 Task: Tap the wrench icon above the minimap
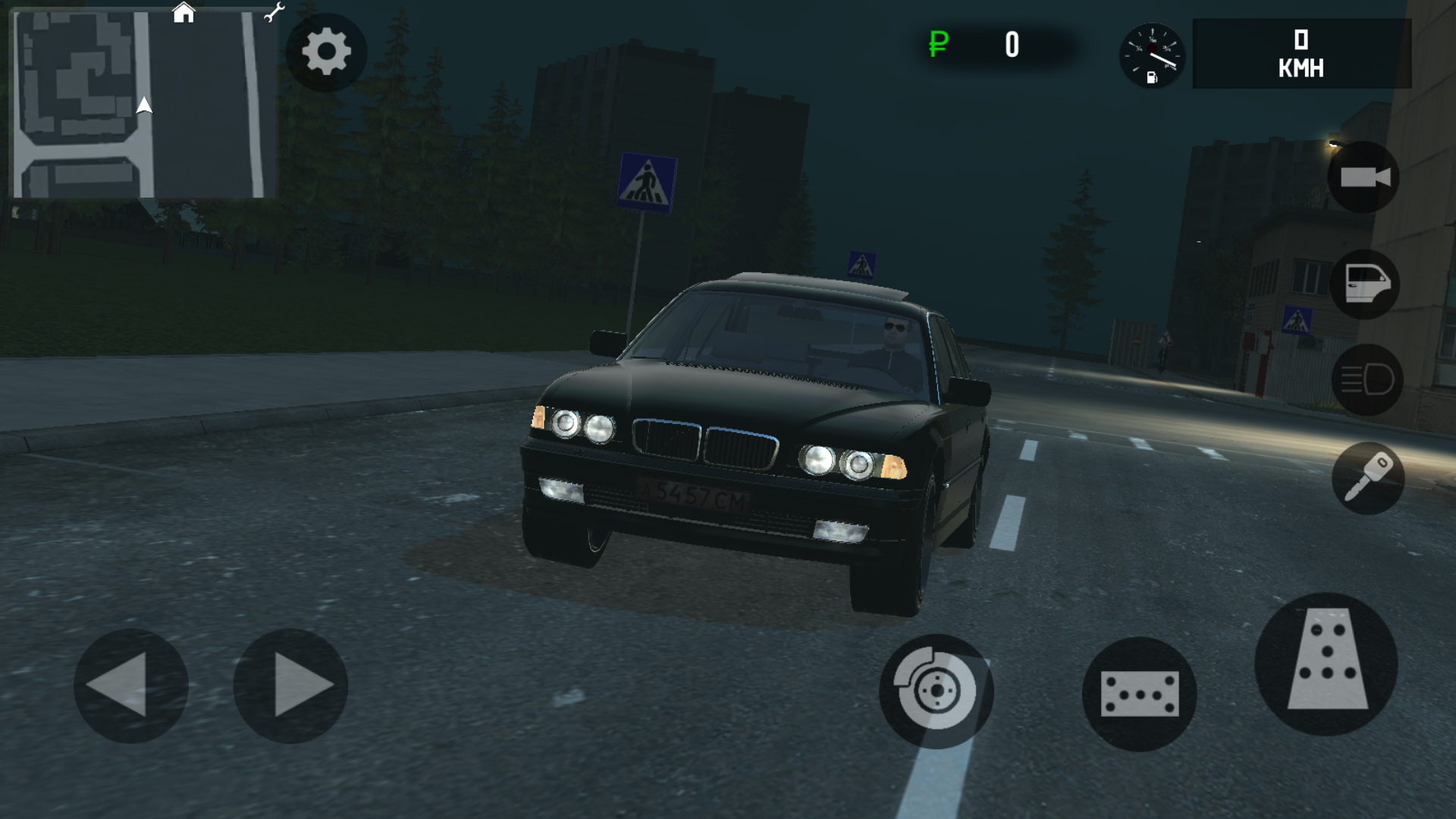point(274,12)
